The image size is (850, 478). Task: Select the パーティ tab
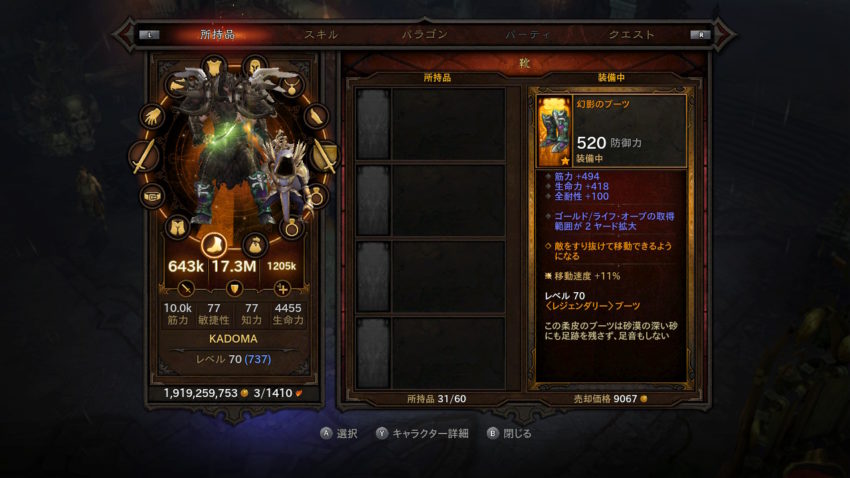point(527,34)
